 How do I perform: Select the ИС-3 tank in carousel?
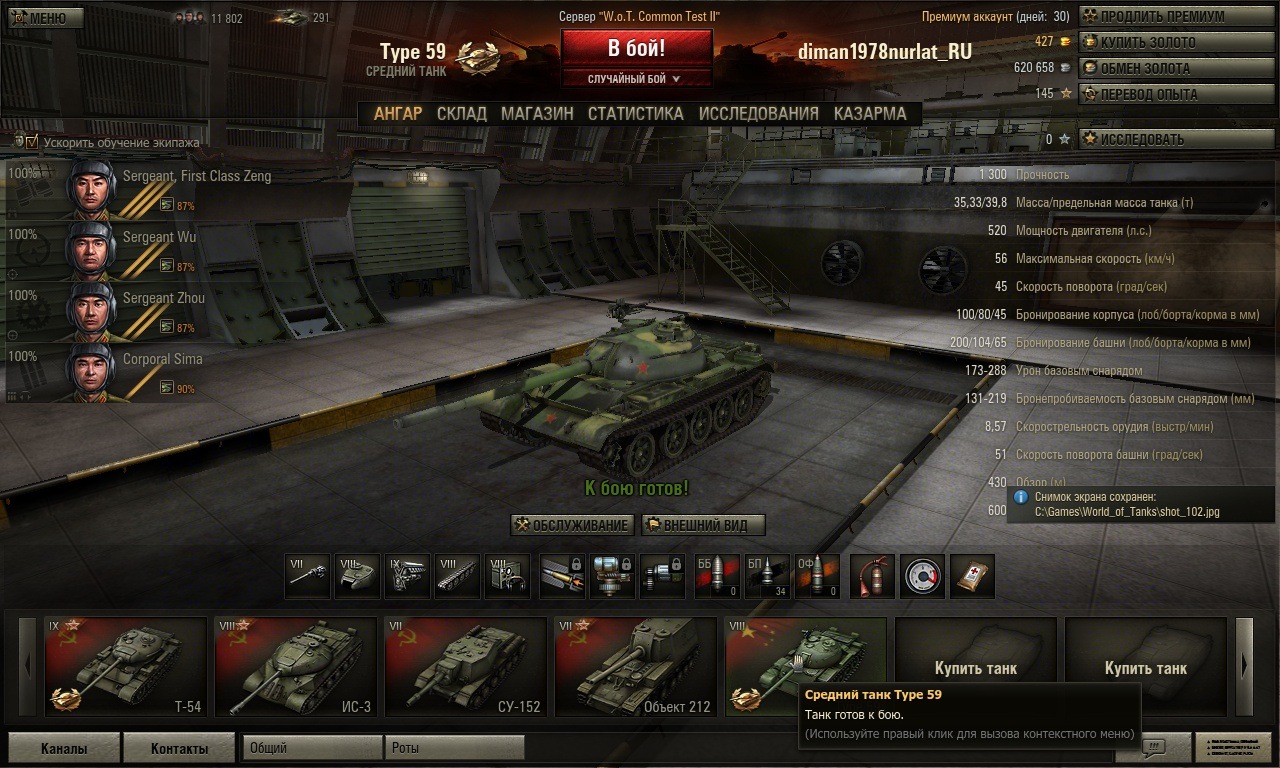[x=296, y=667]
